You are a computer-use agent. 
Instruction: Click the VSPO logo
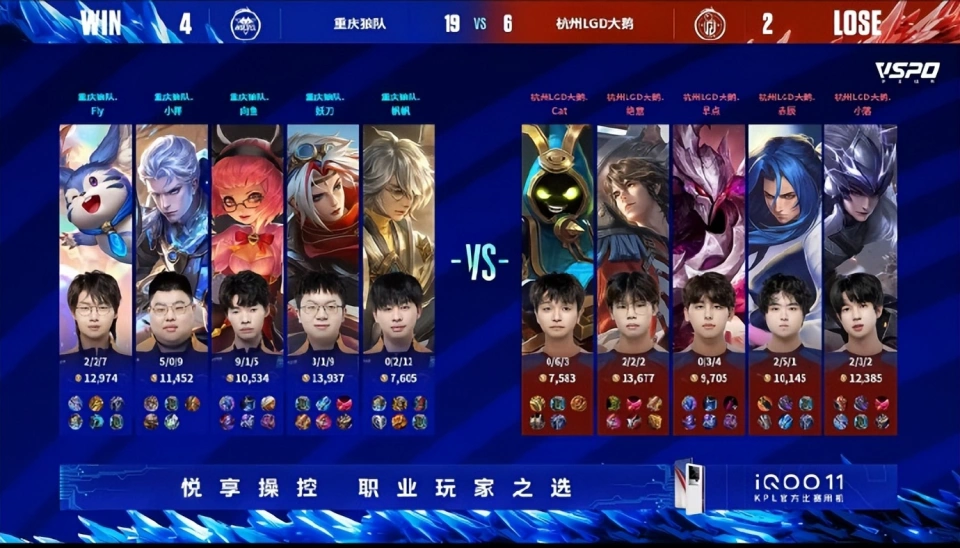coord(906,71)
